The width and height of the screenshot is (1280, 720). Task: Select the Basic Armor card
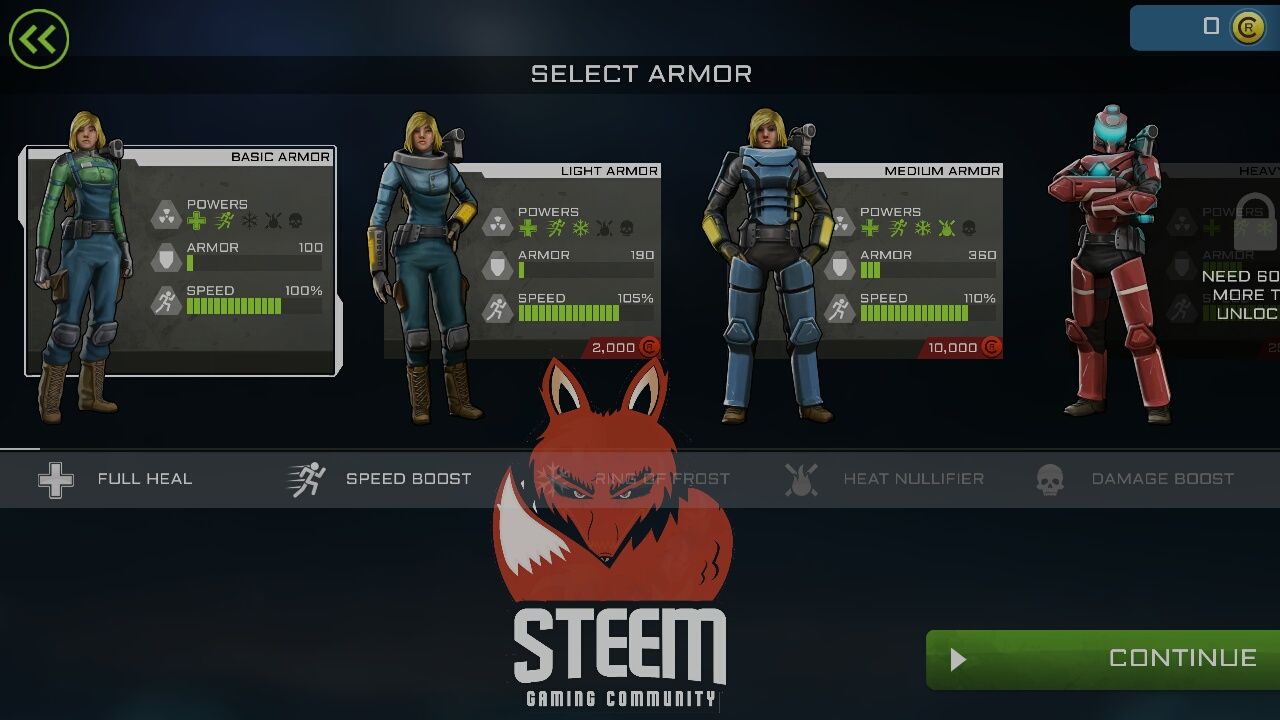[x=180, y=262]
